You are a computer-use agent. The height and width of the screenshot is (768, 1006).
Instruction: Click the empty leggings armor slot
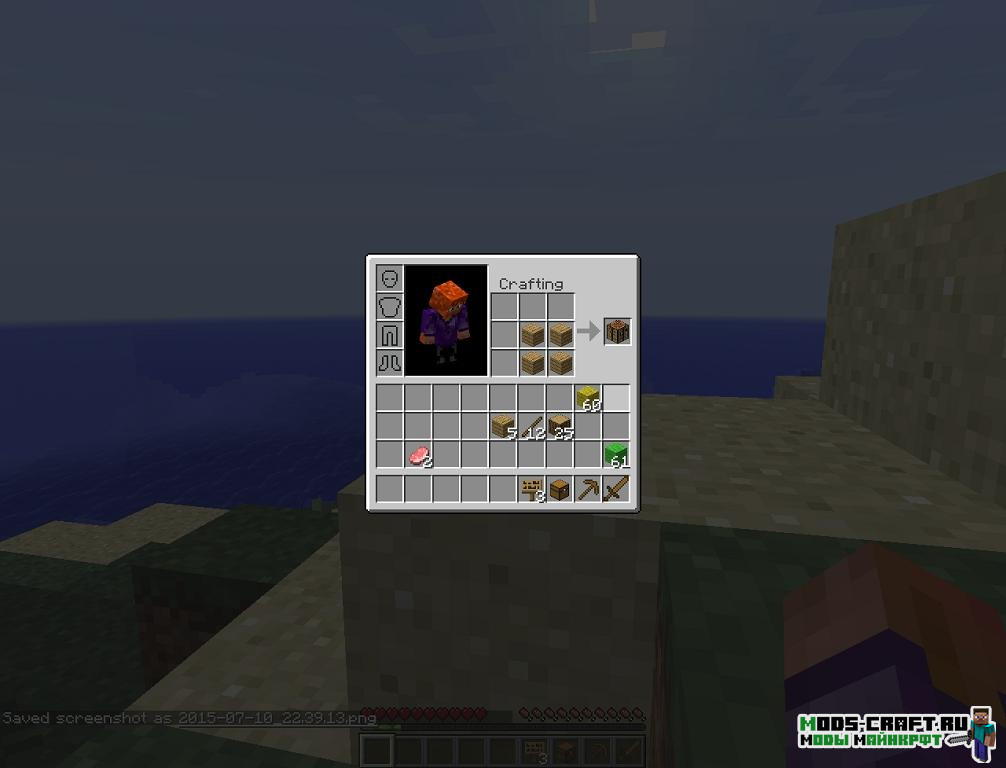pyautogui.click(x=390, y=334)
